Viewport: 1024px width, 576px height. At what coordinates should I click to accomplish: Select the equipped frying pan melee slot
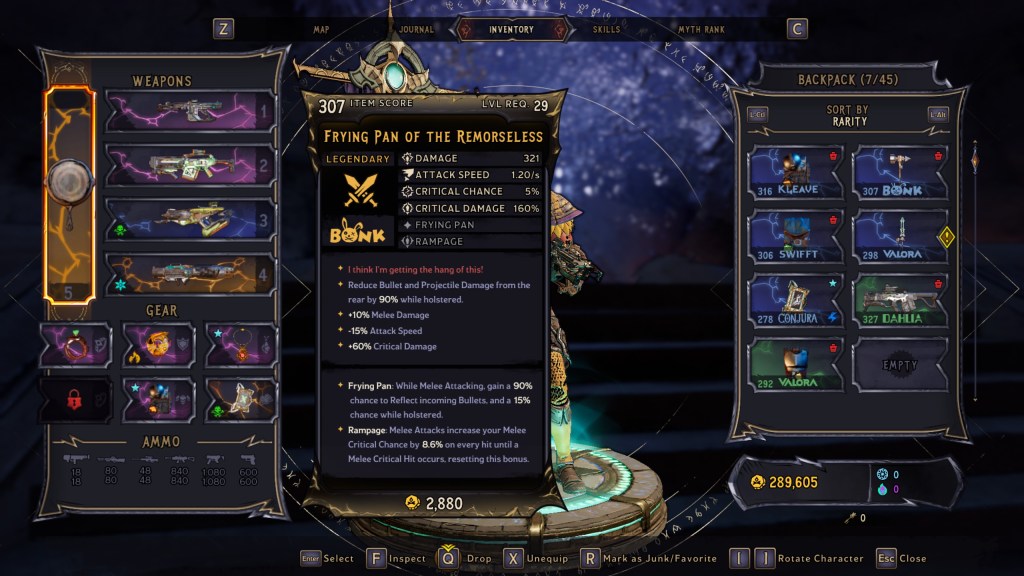pos(70,194)
